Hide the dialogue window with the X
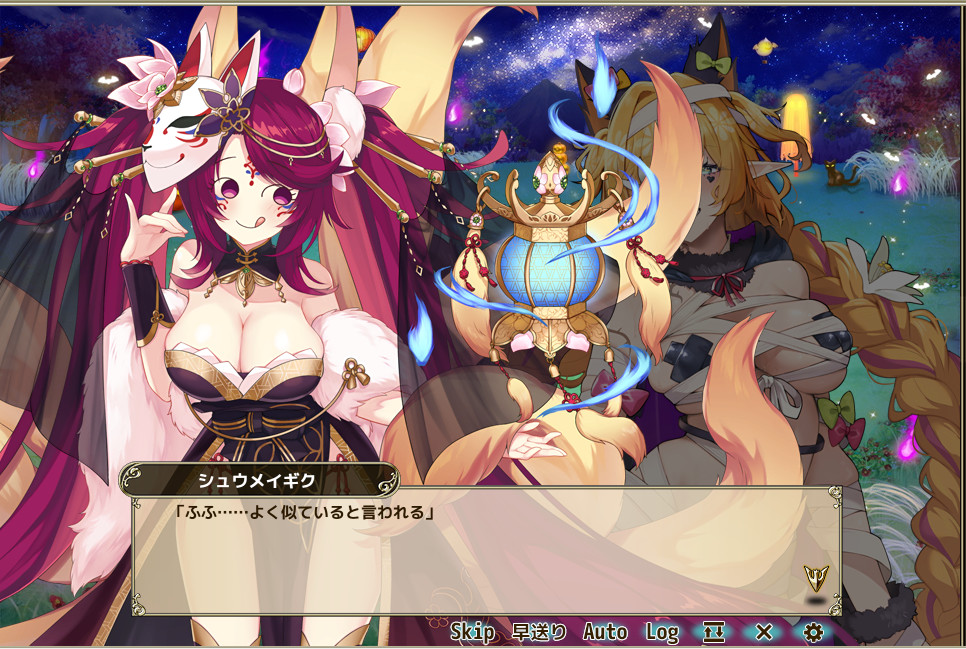 pos(764,632)
